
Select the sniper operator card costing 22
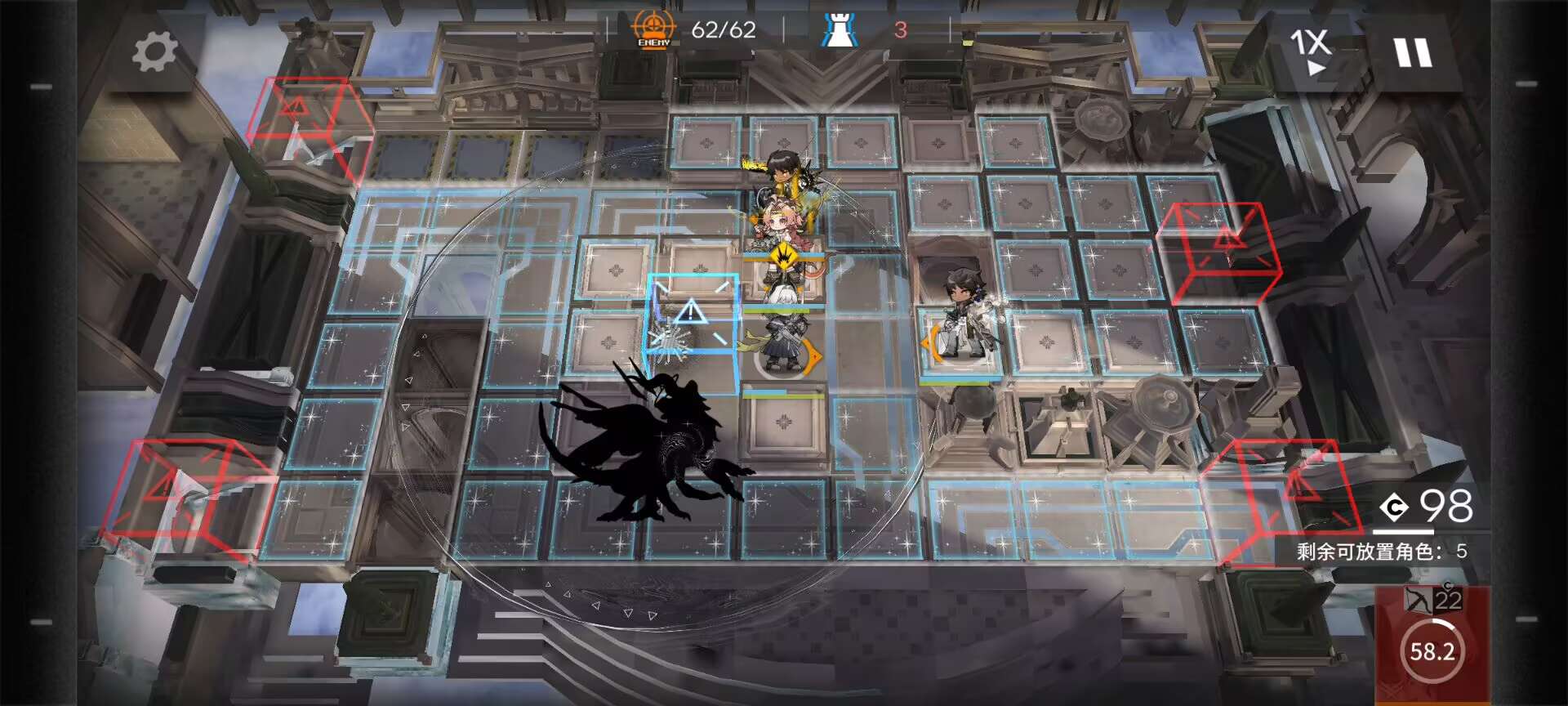pos(1432,645)
